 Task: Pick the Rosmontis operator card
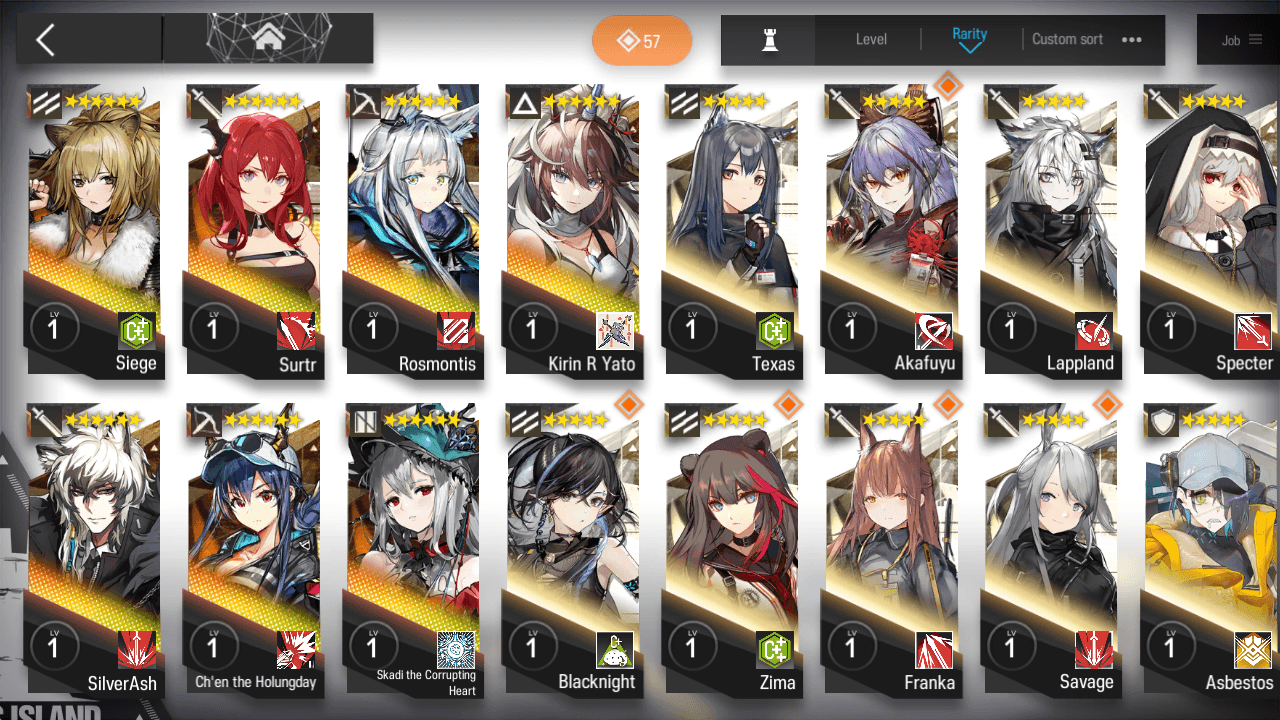pos(413,230)
